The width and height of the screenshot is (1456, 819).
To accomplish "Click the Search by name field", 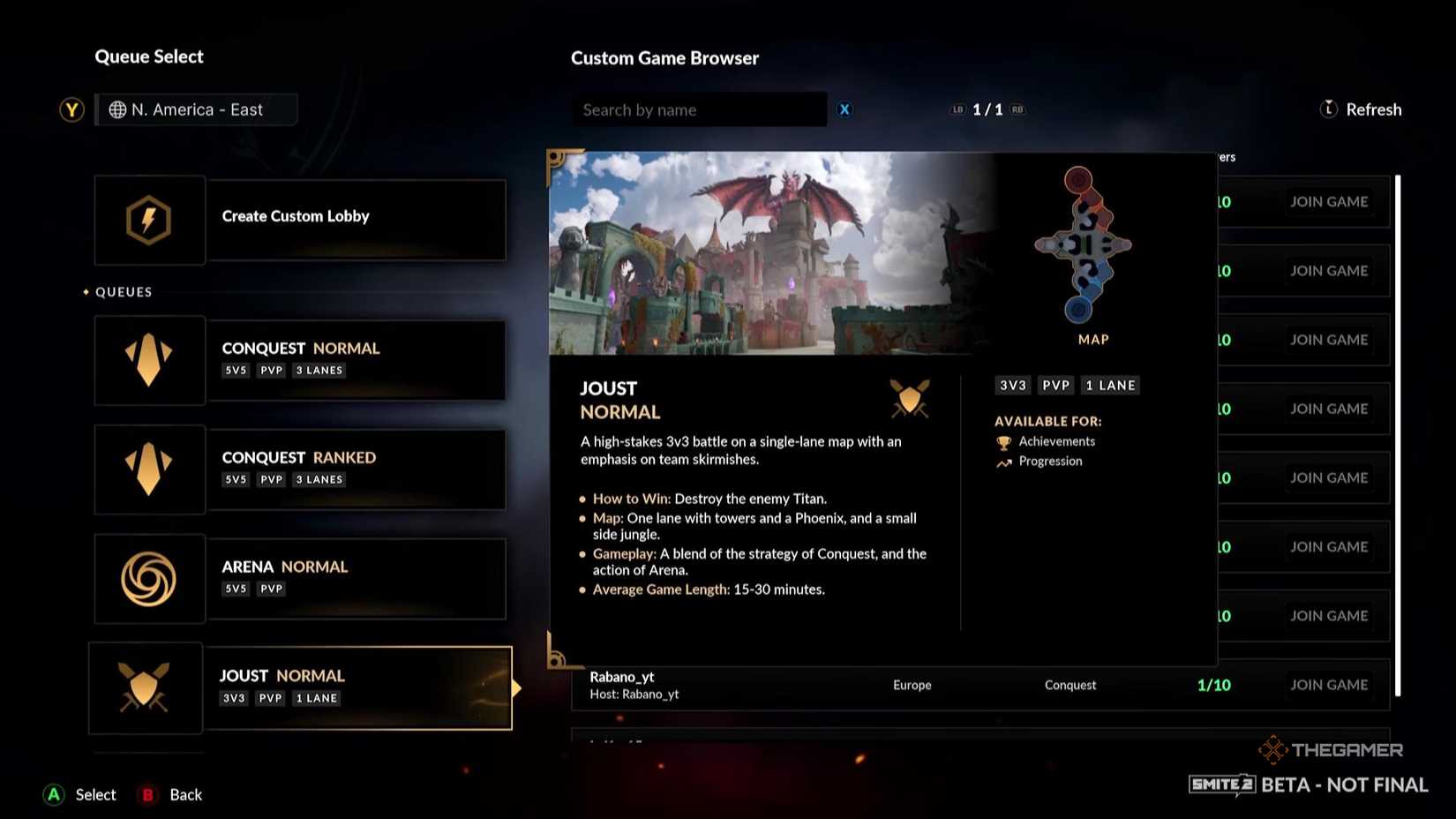I will [700, 109].
